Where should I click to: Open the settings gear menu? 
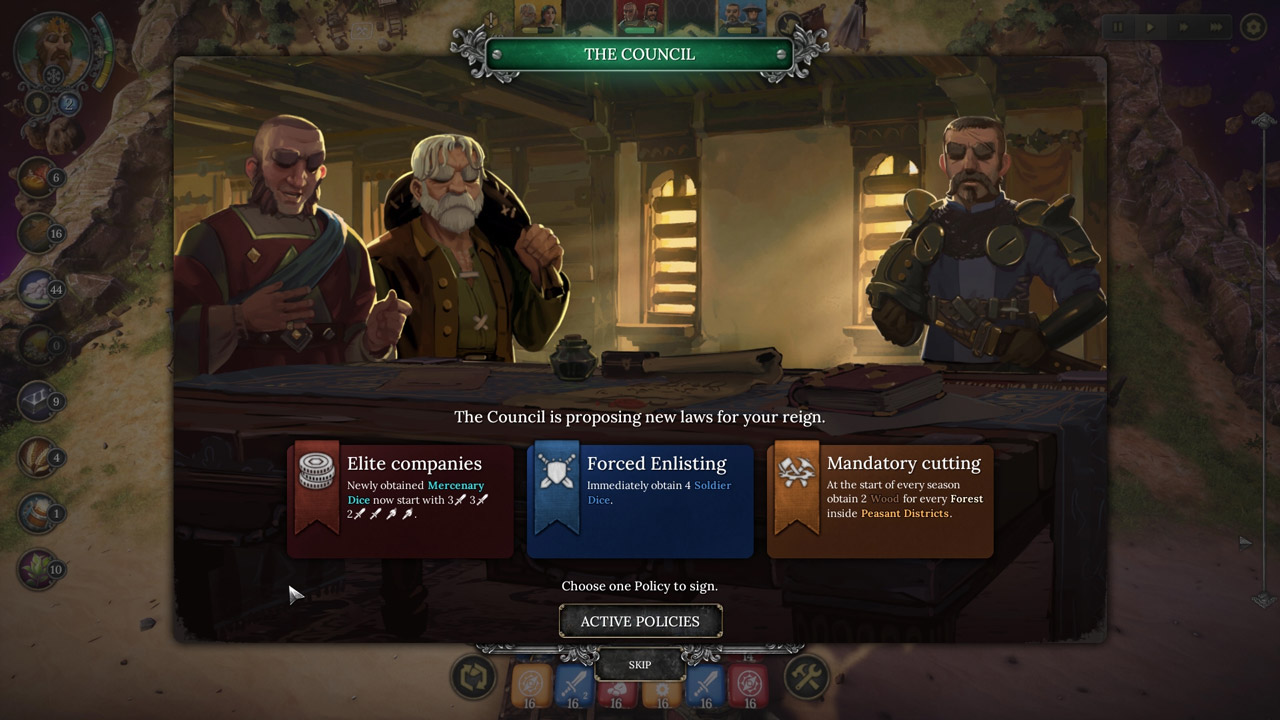pyautogui.click(x=1253, y=27)
